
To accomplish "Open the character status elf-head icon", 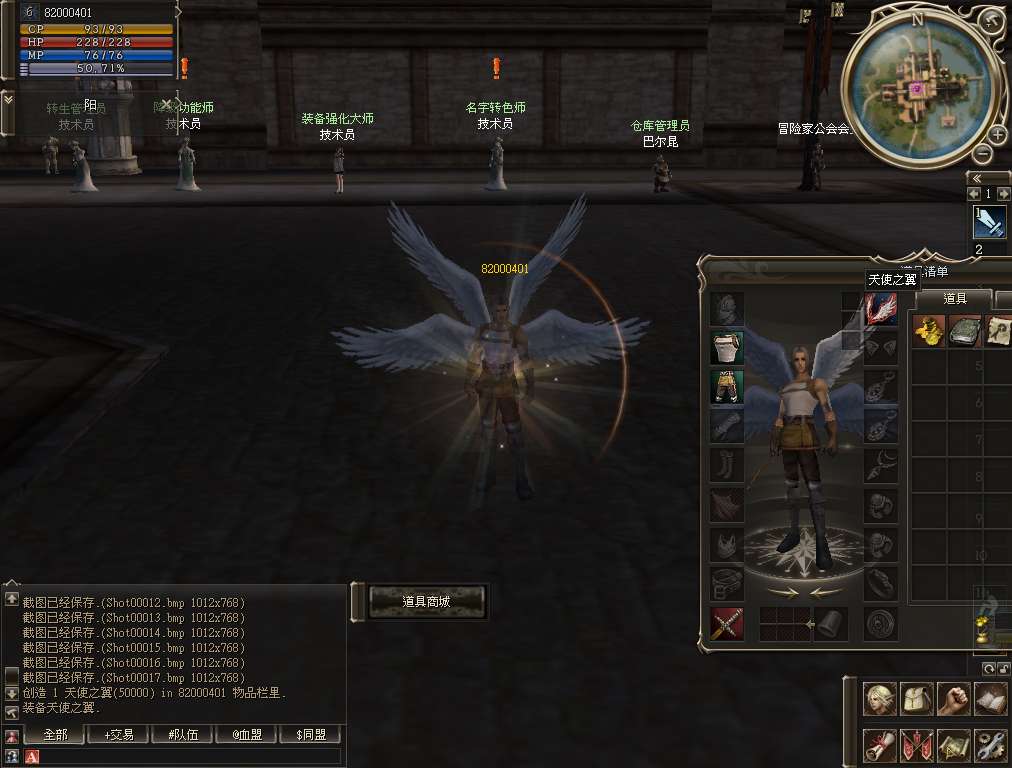I will pyautogui.click(x=879, y=699).
